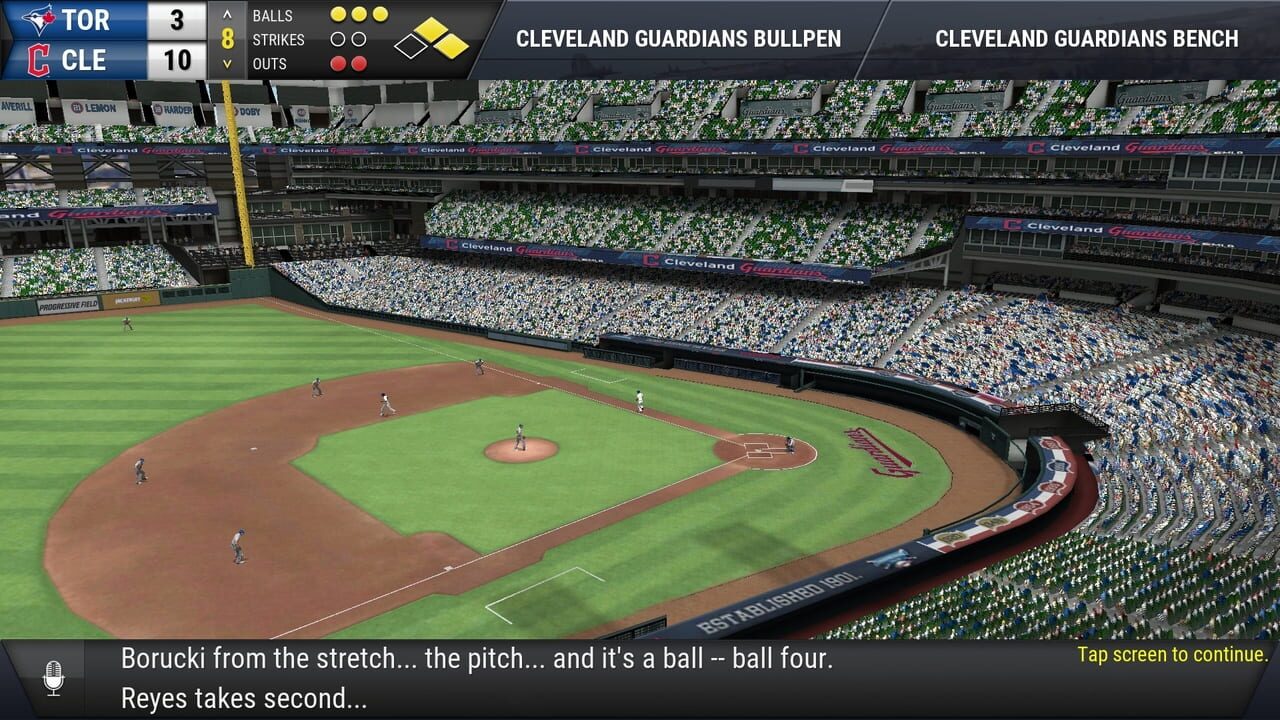Open the Cleveland Guardians Bench panel
Image resolution: width=1280 pixels, height=720 pixels.
1086,39
